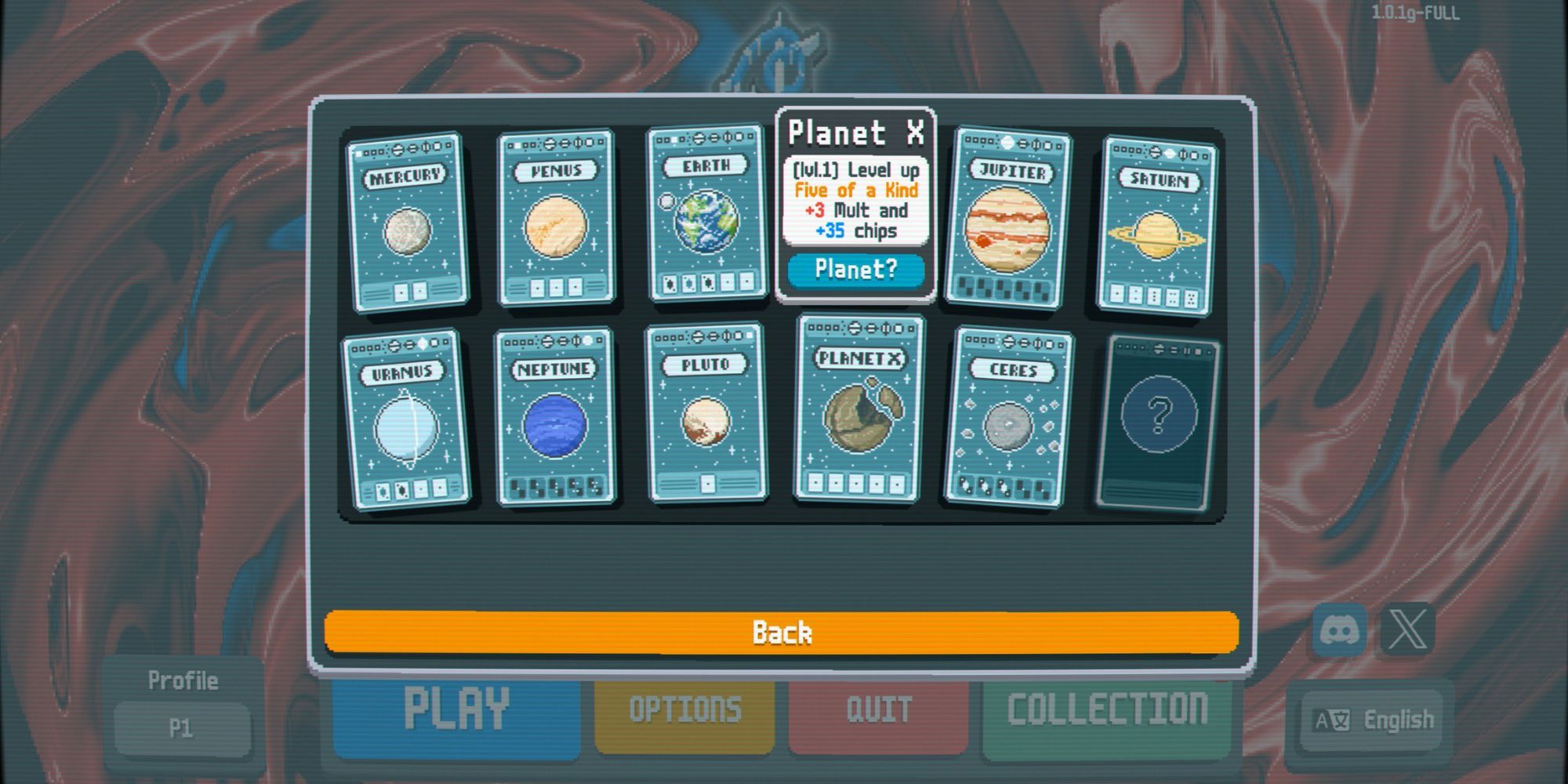The image size is (1568, 784).
Task: Open the X social media link
Action: pos(1407,630)
